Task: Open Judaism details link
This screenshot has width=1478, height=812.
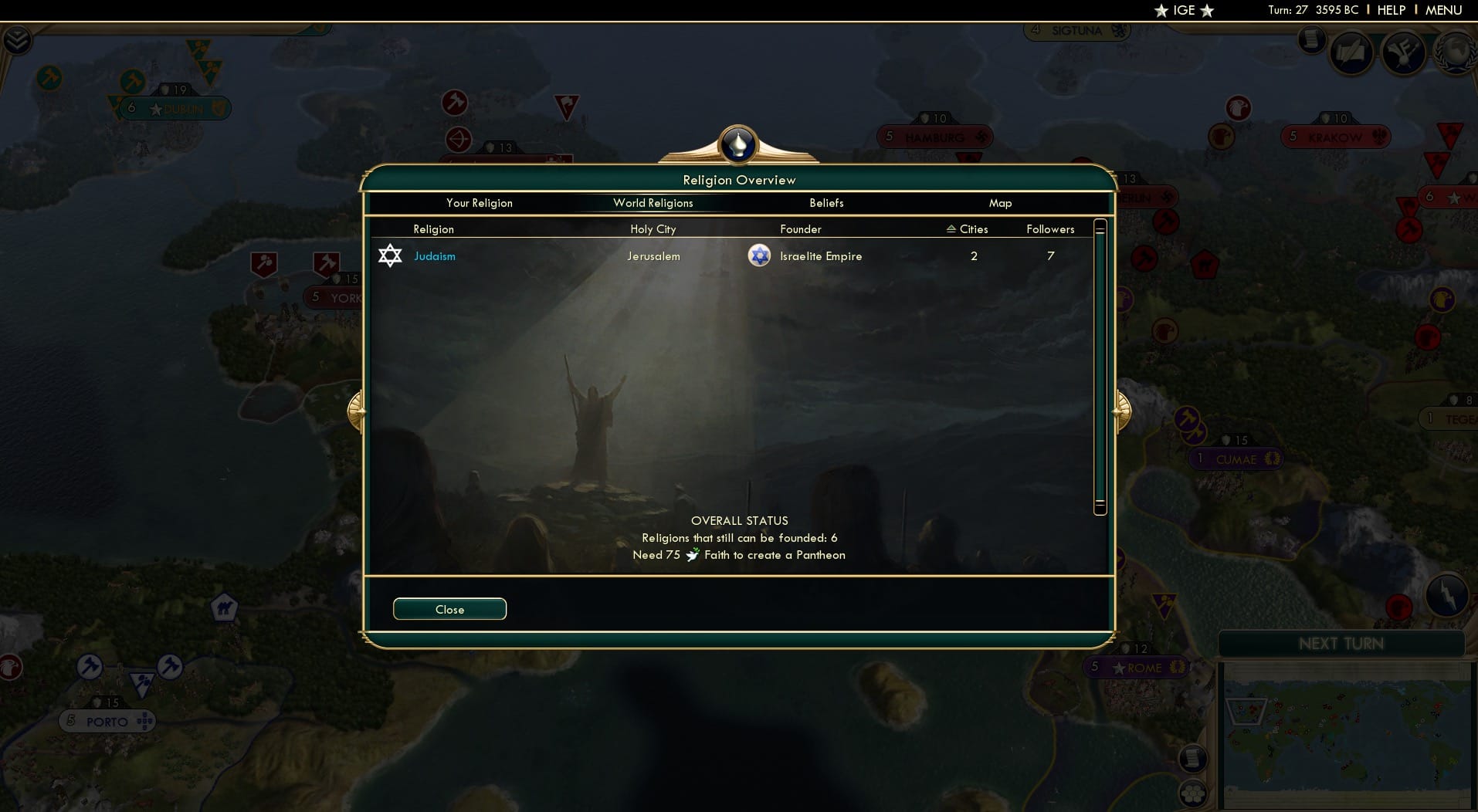Action: click(x=435, y=255)
